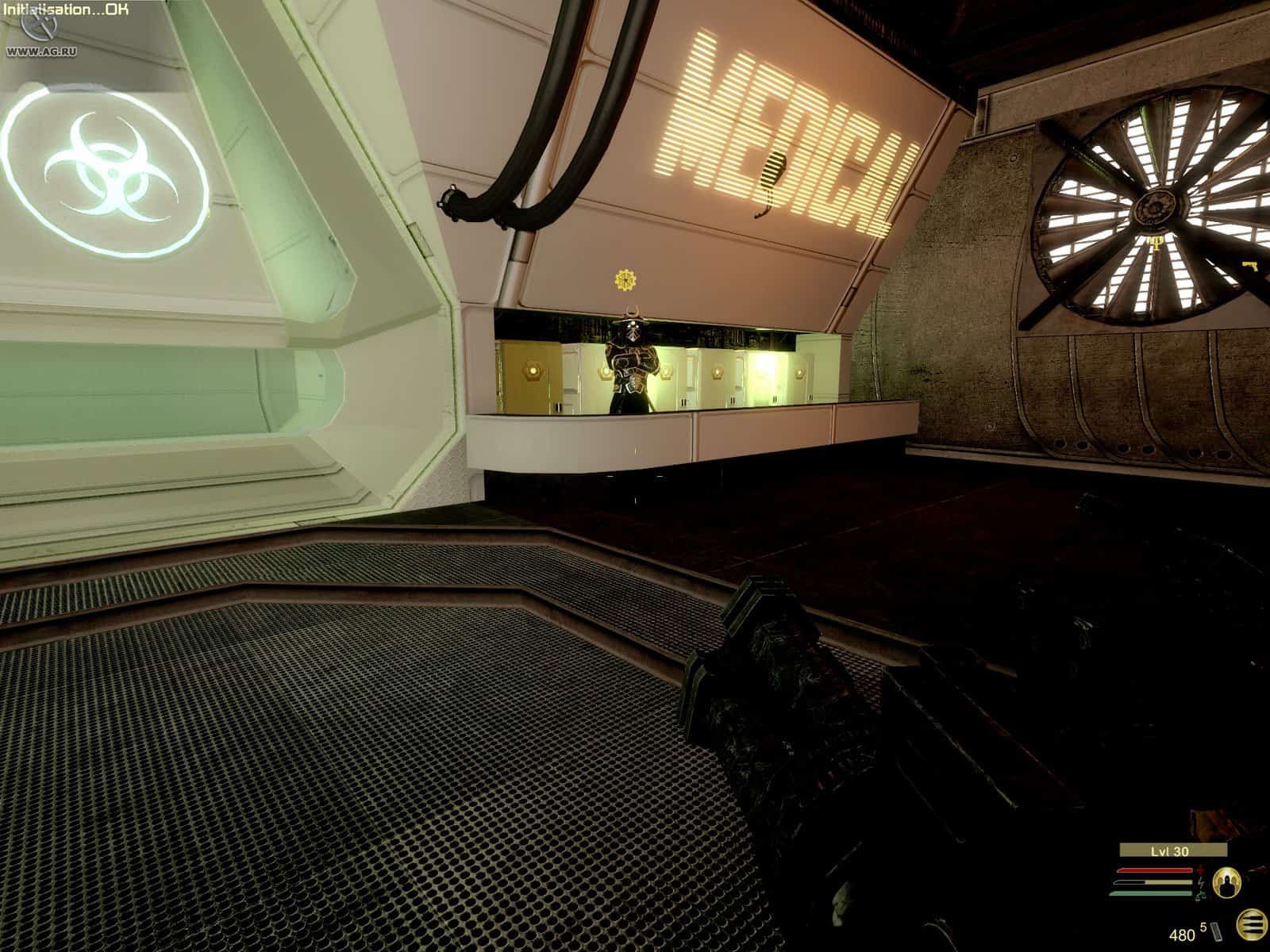1270x952 pixels.
Task: Click the yellow gear marker above the NPC
Action: click(624, 278)
